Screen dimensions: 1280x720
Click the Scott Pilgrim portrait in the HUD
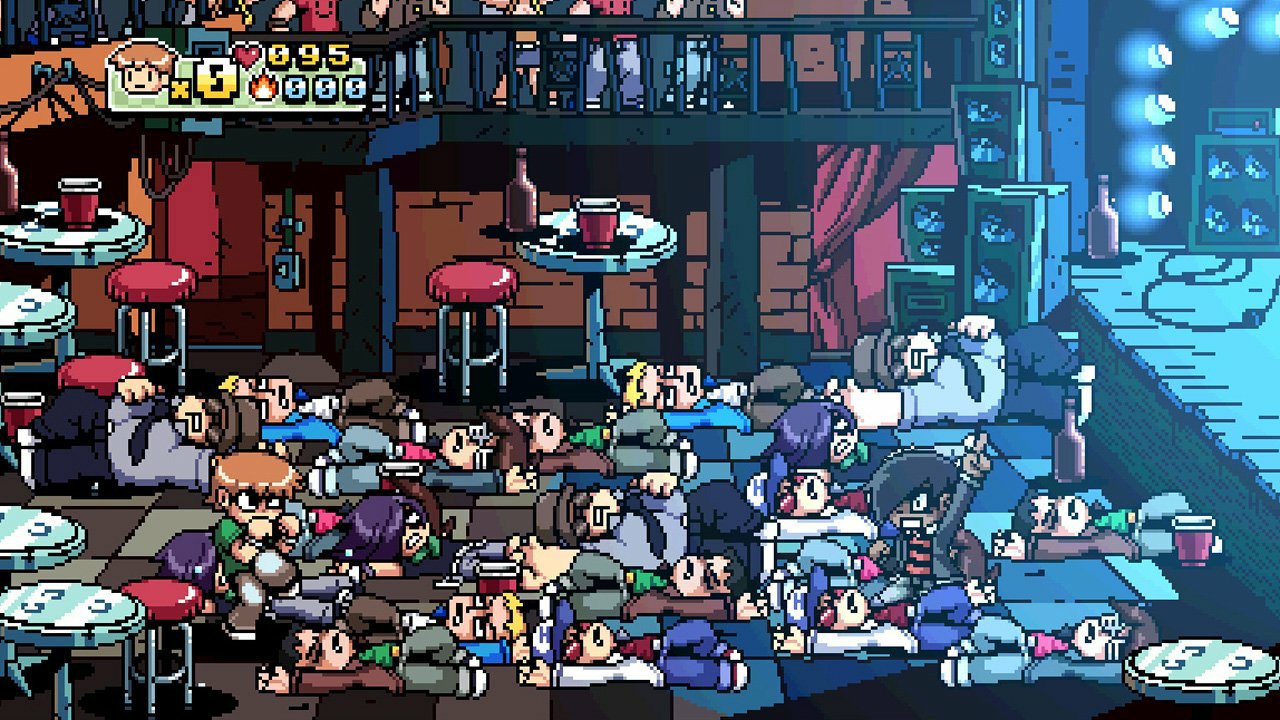(x=140, y=70)
